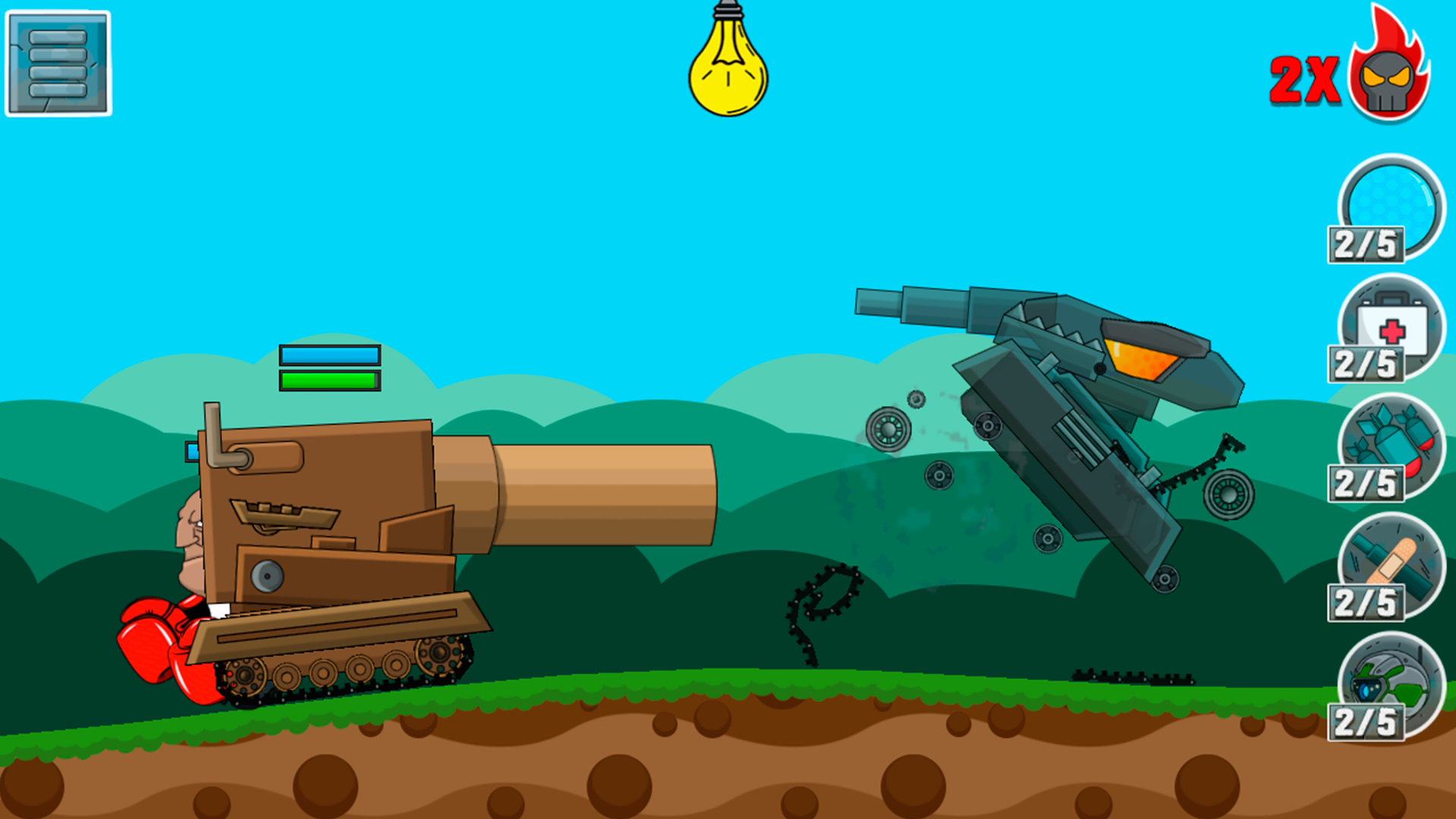Open the pause menu
This screenshot has height=819, width=1456.
click(57, 62)
